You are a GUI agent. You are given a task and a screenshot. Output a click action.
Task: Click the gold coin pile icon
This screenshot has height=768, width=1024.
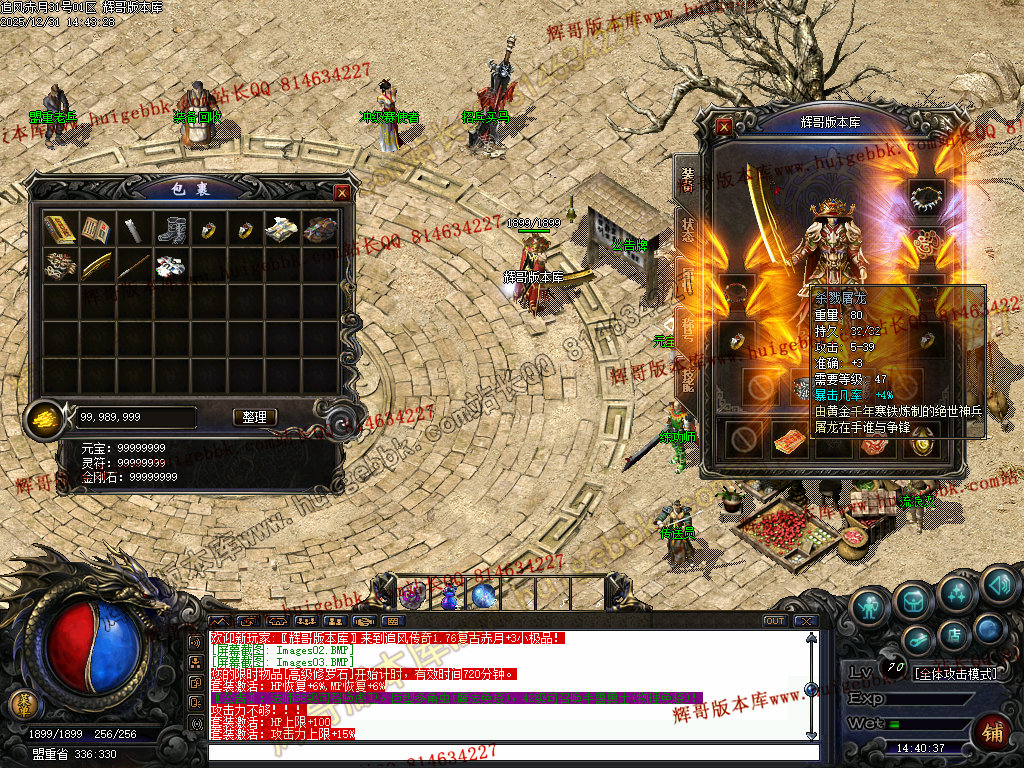point(45,416)
